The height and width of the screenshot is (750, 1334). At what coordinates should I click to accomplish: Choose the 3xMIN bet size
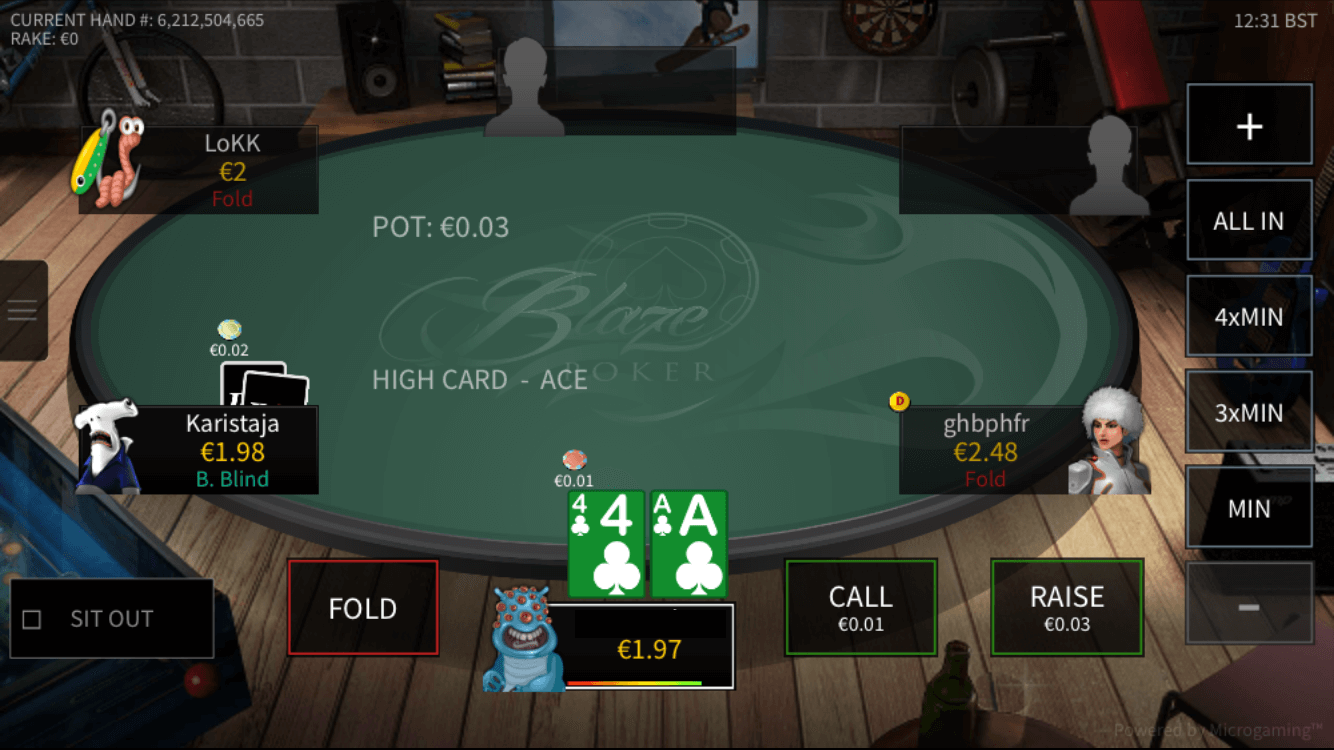1248,412
